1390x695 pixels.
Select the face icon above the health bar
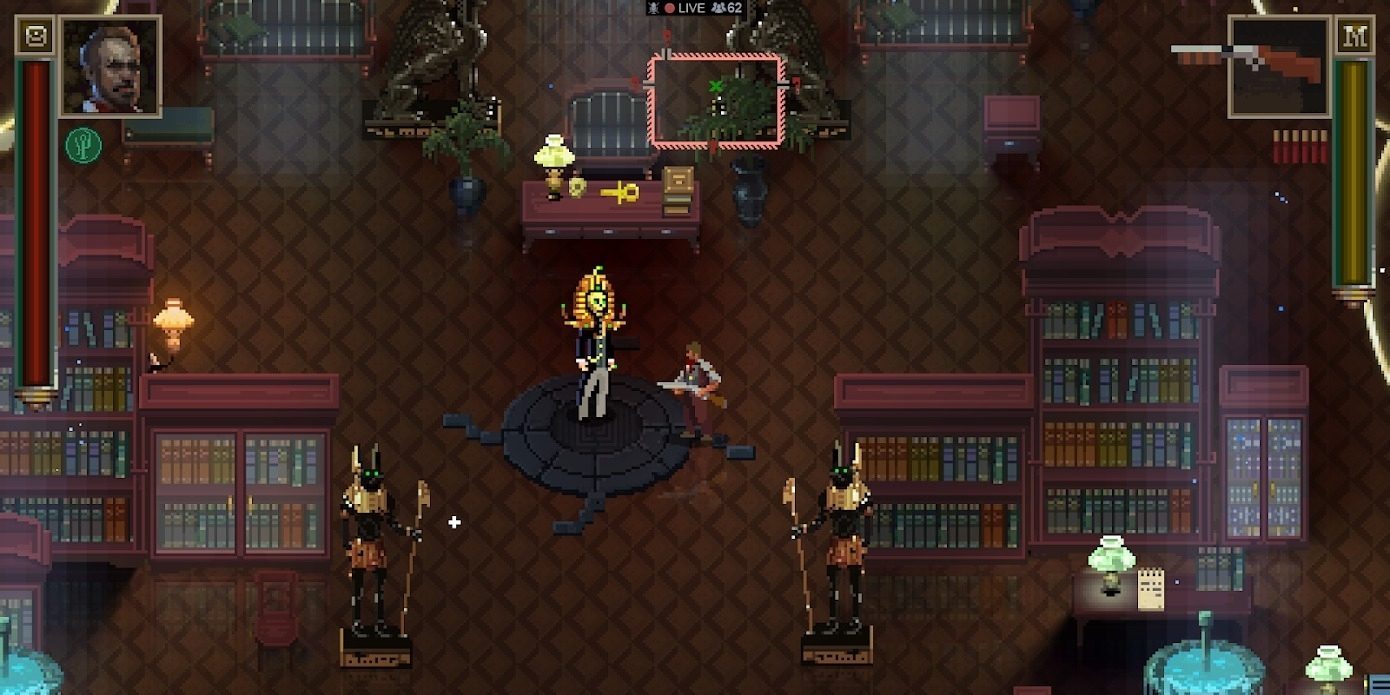tap(34, 37)
